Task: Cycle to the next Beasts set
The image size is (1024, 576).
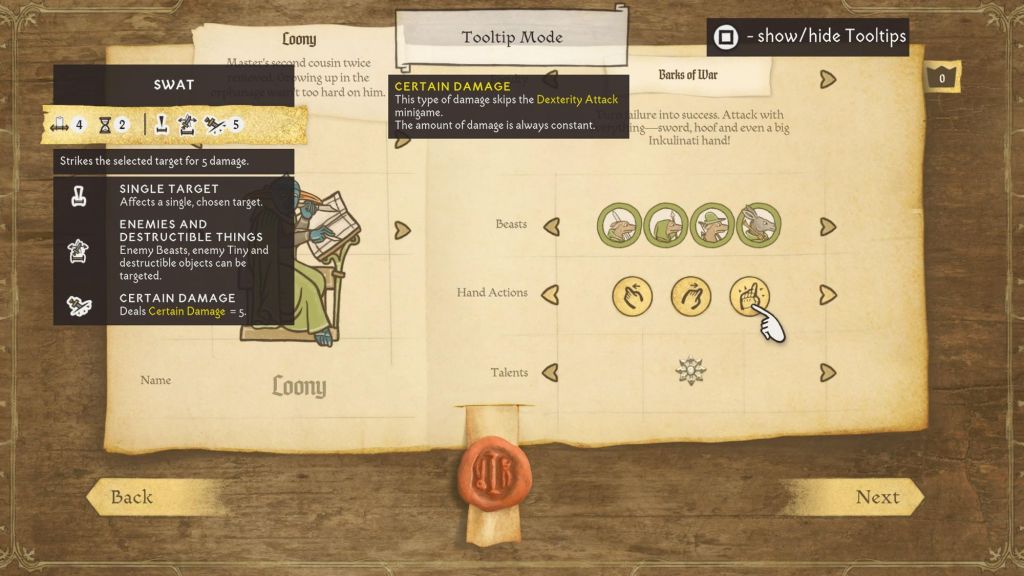Action: point(827,226)
